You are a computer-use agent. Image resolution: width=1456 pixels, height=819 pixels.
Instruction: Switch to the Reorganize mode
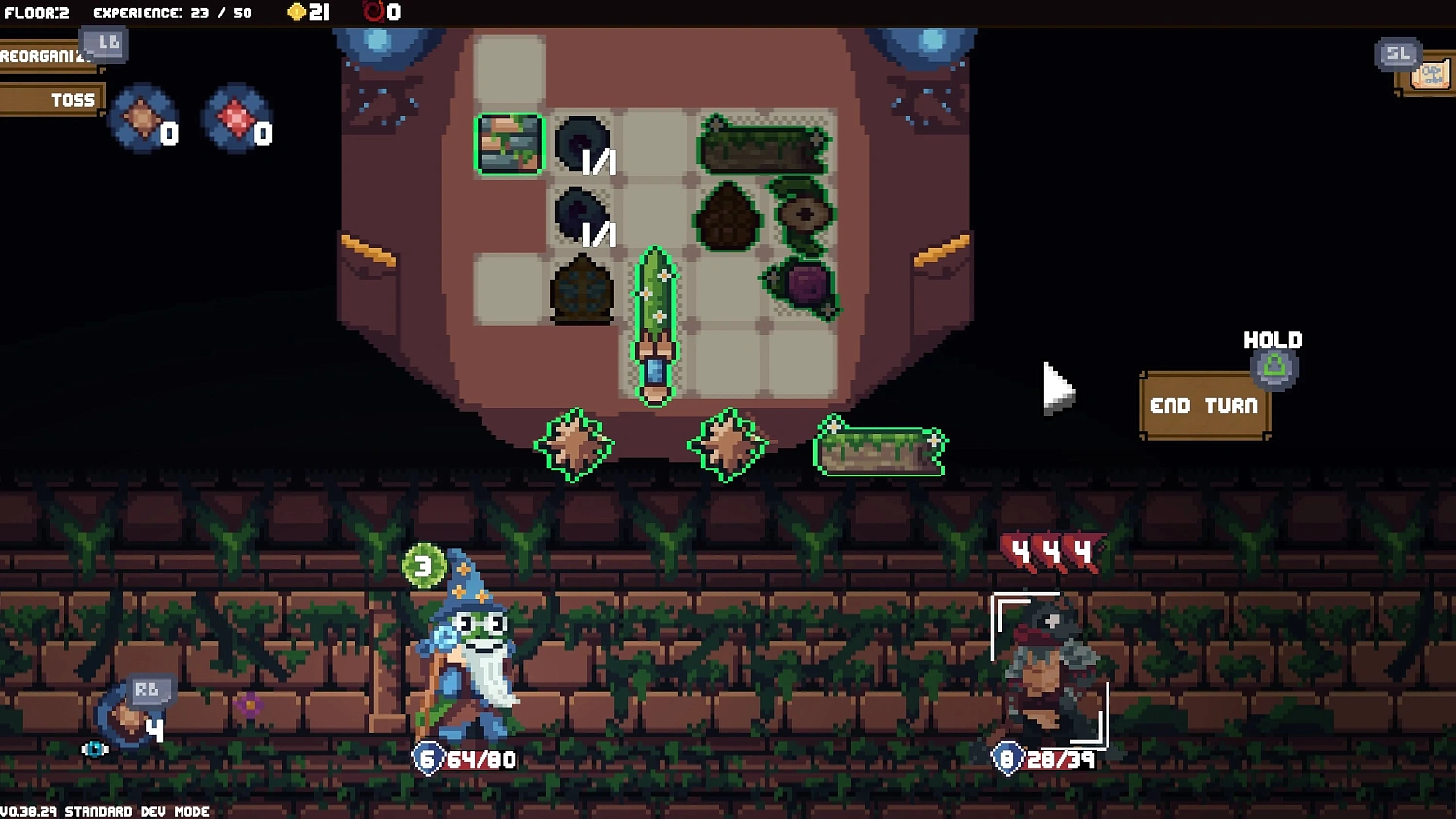[x=44, y=56]
